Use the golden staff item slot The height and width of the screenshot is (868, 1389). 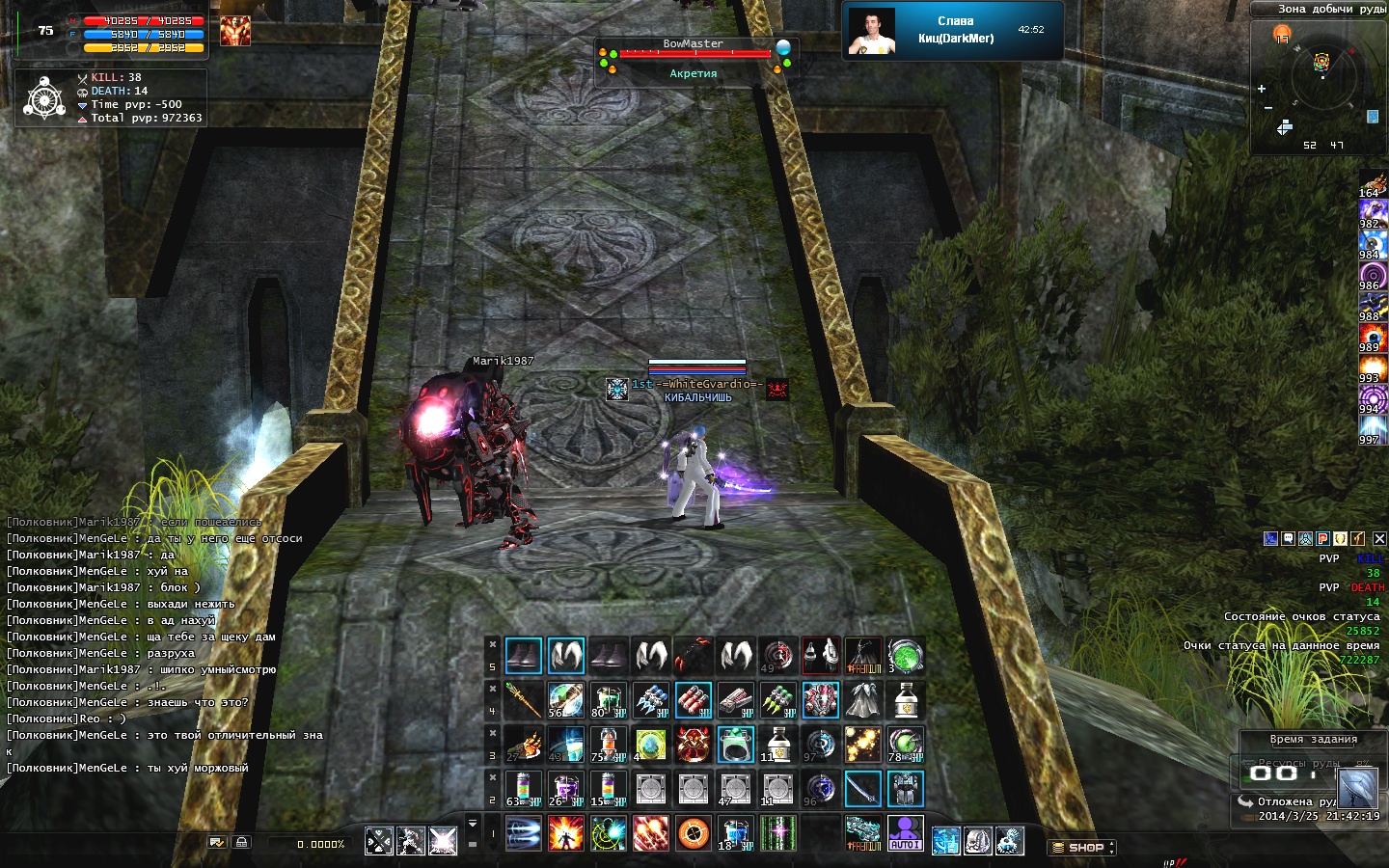tap(524, 700)
